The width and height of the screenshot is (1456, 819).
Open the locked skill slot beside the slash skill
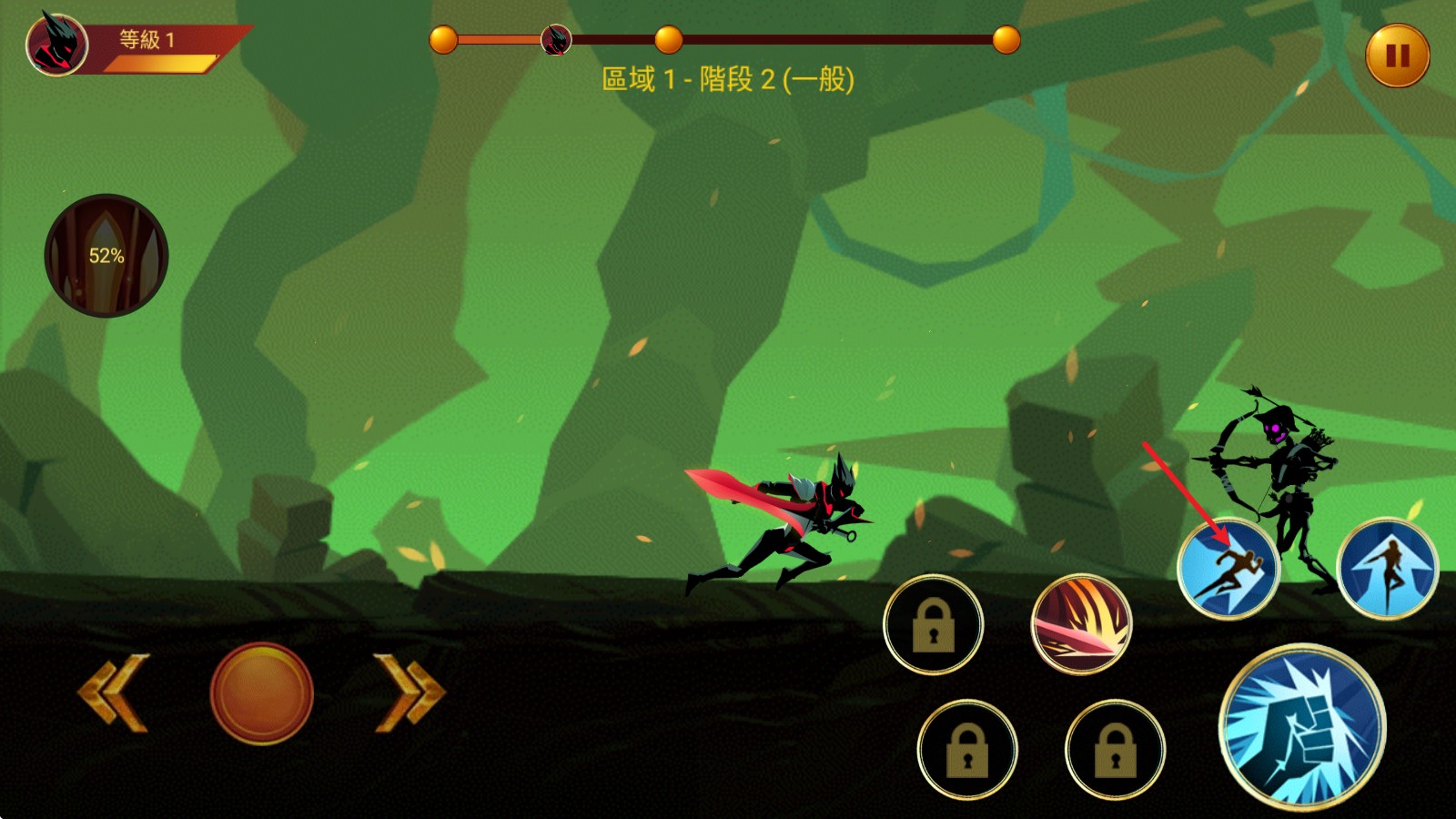[933, 623]
